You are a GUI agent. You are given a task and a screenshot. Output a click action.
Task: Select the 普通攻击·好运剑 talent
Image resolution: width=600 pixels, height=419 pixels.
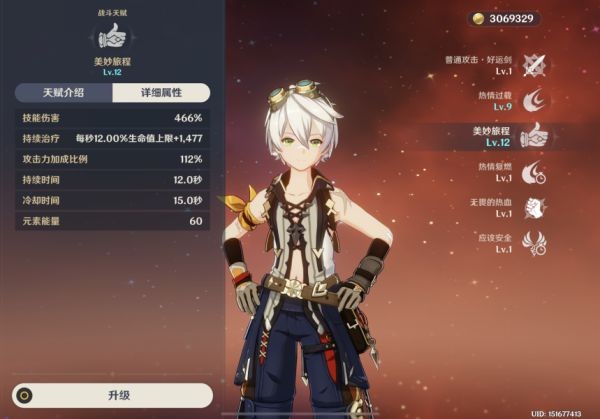point(535,65)
